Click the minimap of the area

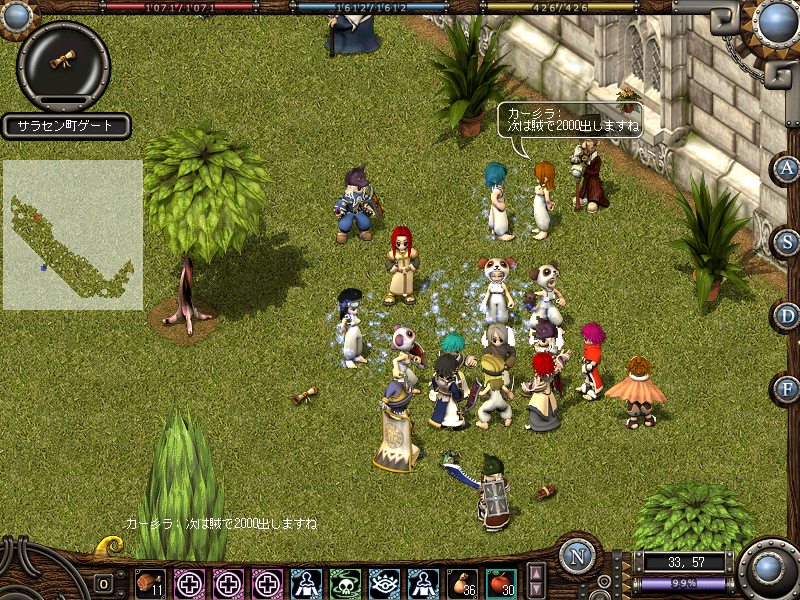[72, 235]
